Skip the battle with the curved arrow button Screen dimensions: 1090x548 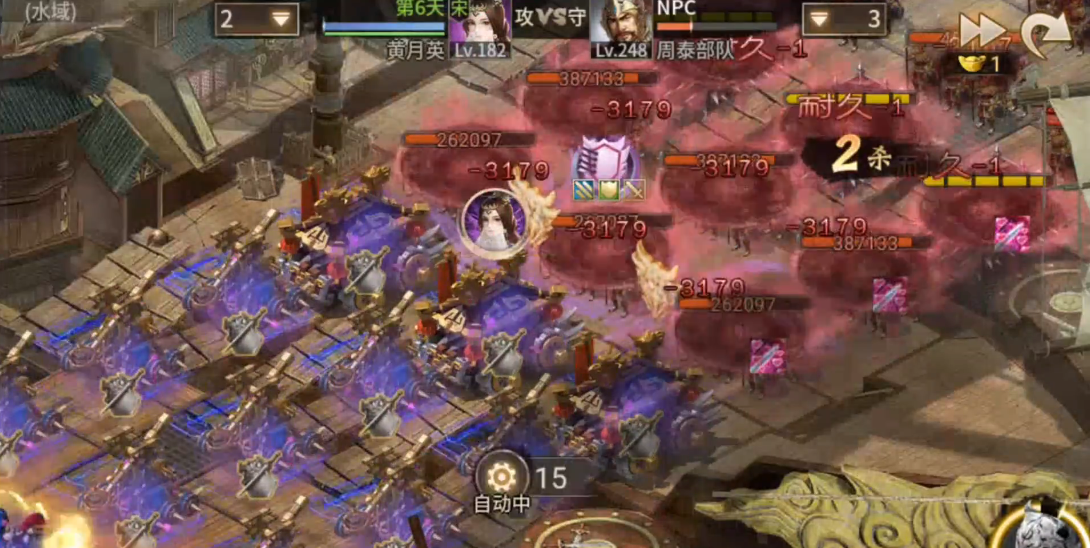pos(1045,33)
